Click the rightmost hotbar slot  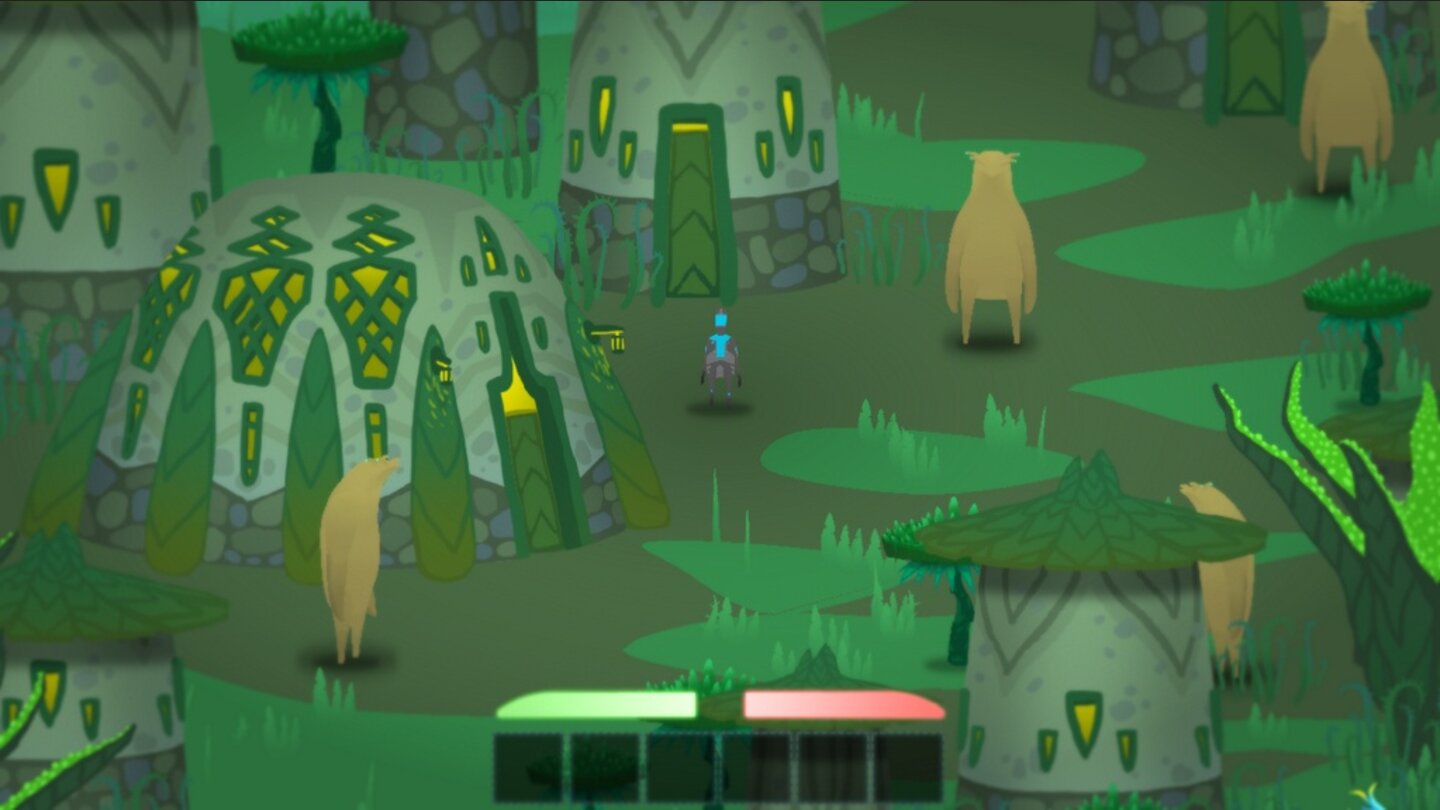[905, 765]
